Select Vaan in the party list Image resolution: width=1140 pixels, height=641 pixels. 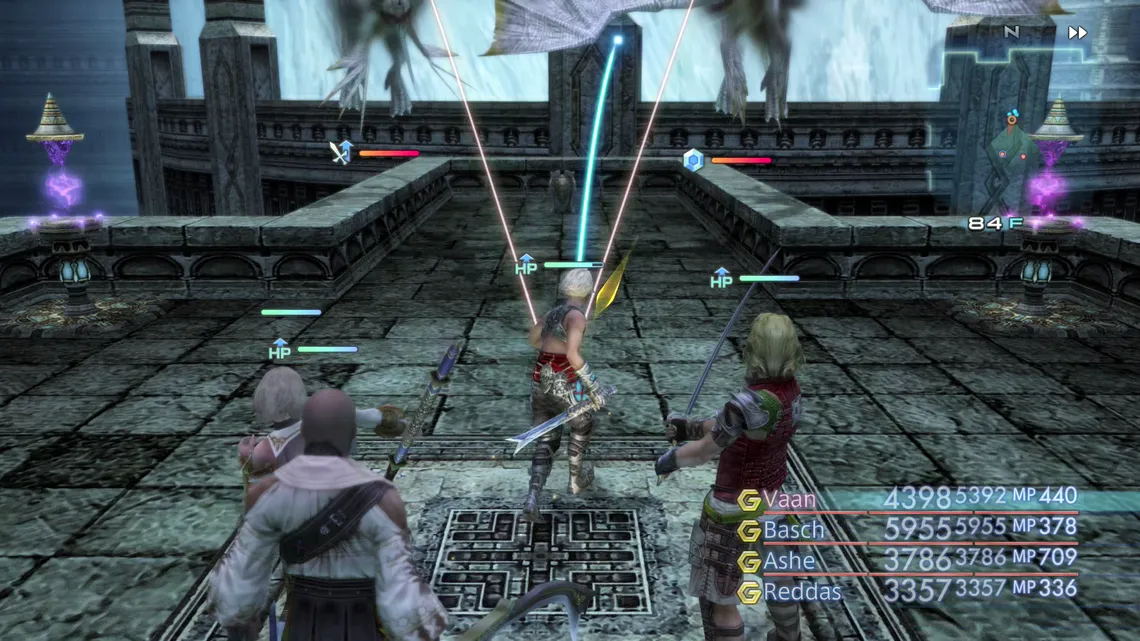click(790, 498)
